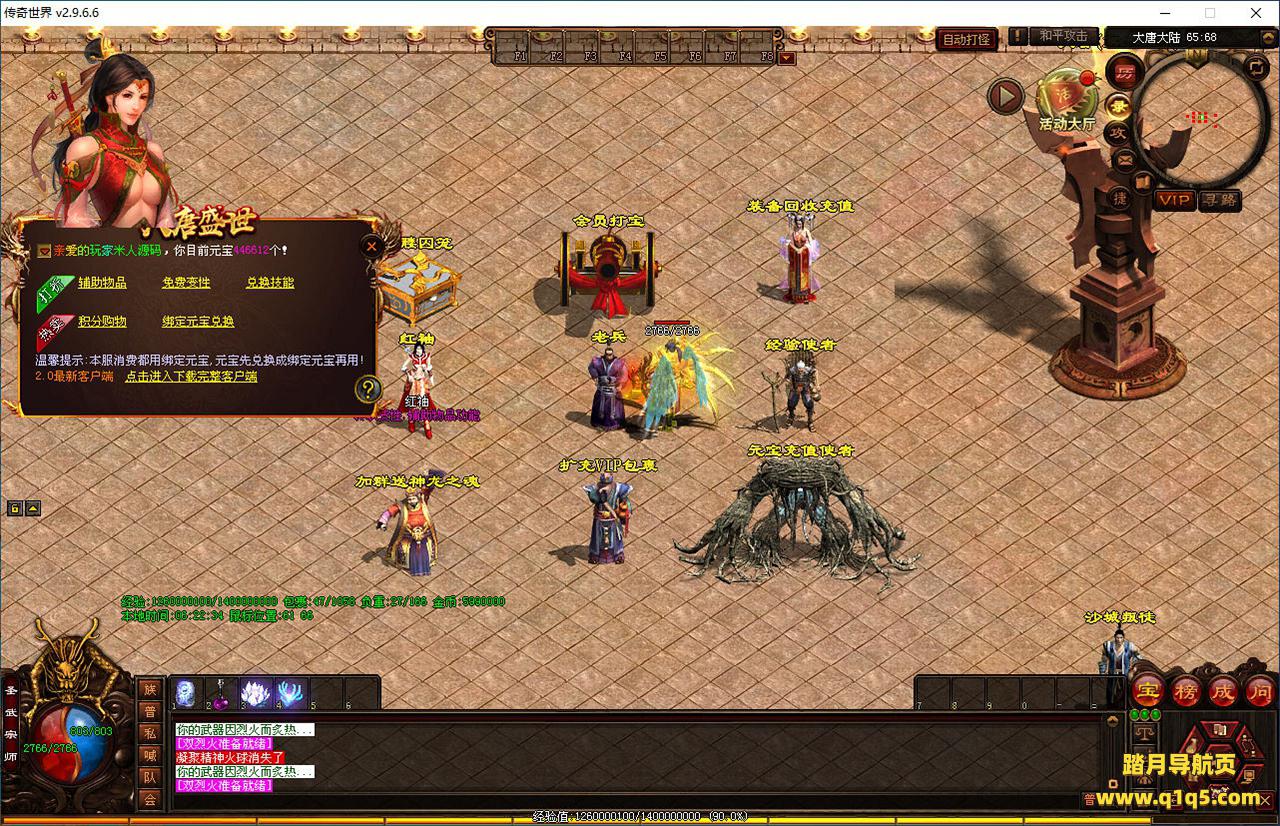The width and height of the screenshot is (1280, 826).
Task: Open the 积分购物 shop link
Action: pyautogui.click(x=102, y=321)
